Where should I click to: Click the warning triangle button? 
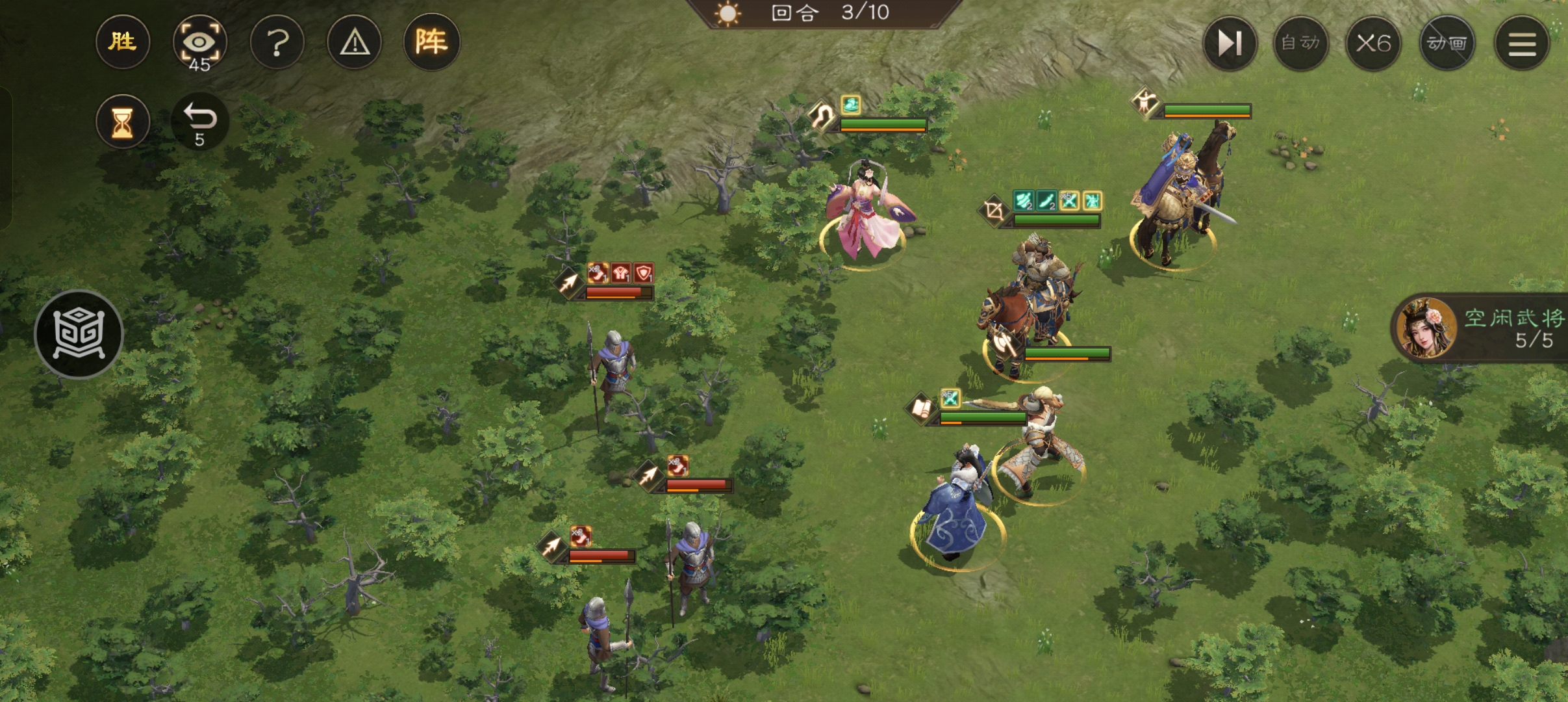[x=355, y=43]
